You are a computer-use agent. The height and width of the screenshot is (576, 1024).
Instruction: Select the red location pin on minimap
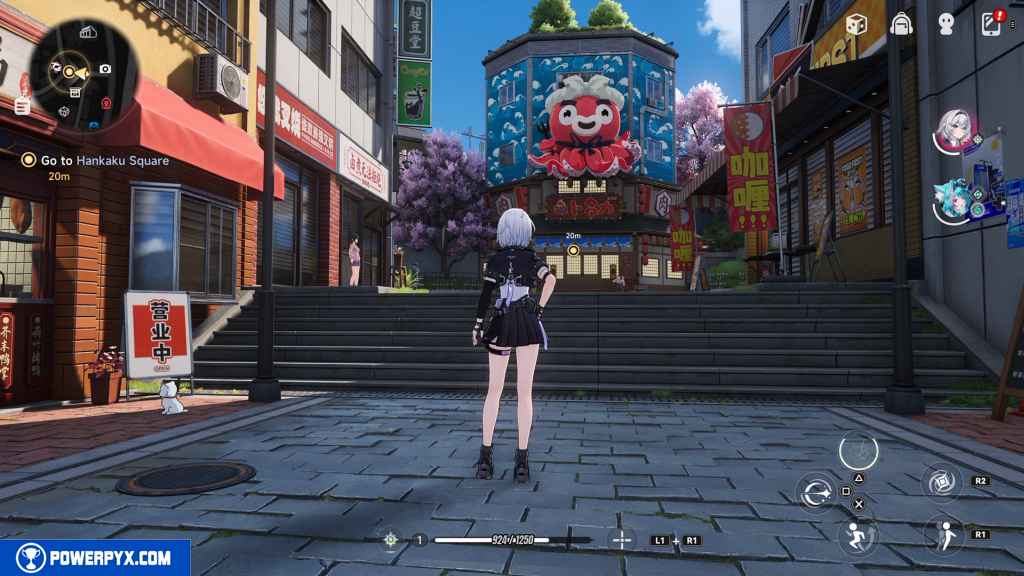pos(107,103)
